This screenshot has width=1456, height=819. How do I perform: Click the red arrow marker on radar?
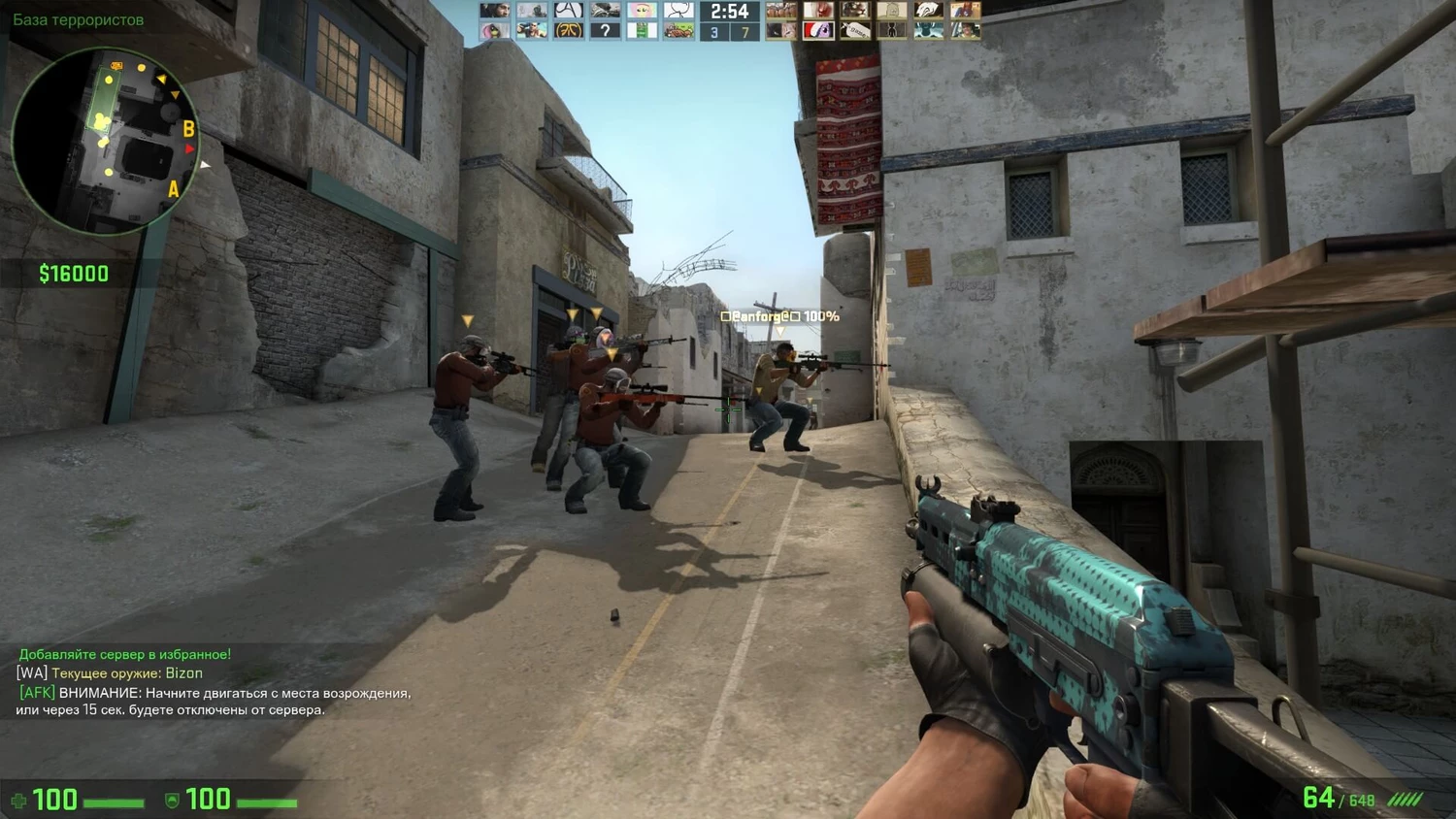[190, 149]
